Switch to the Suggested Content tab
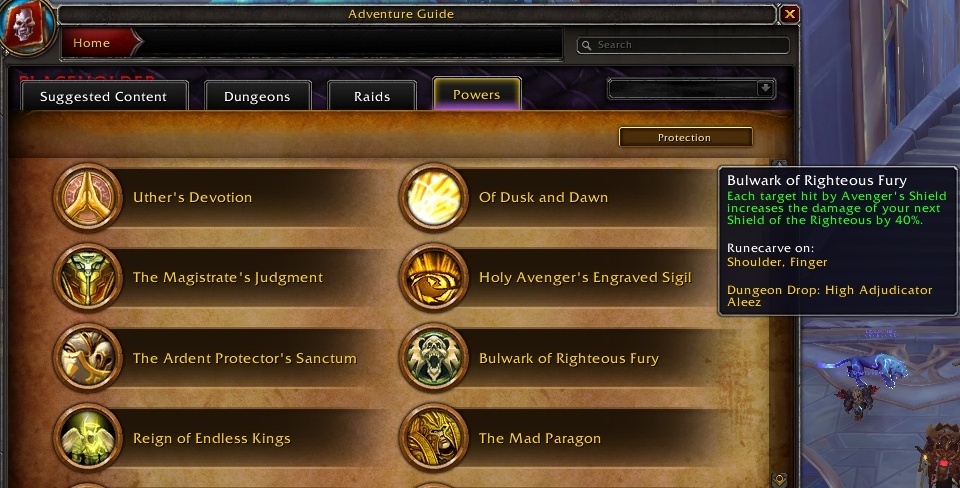 pyautogui.click(x=101, y=96)
